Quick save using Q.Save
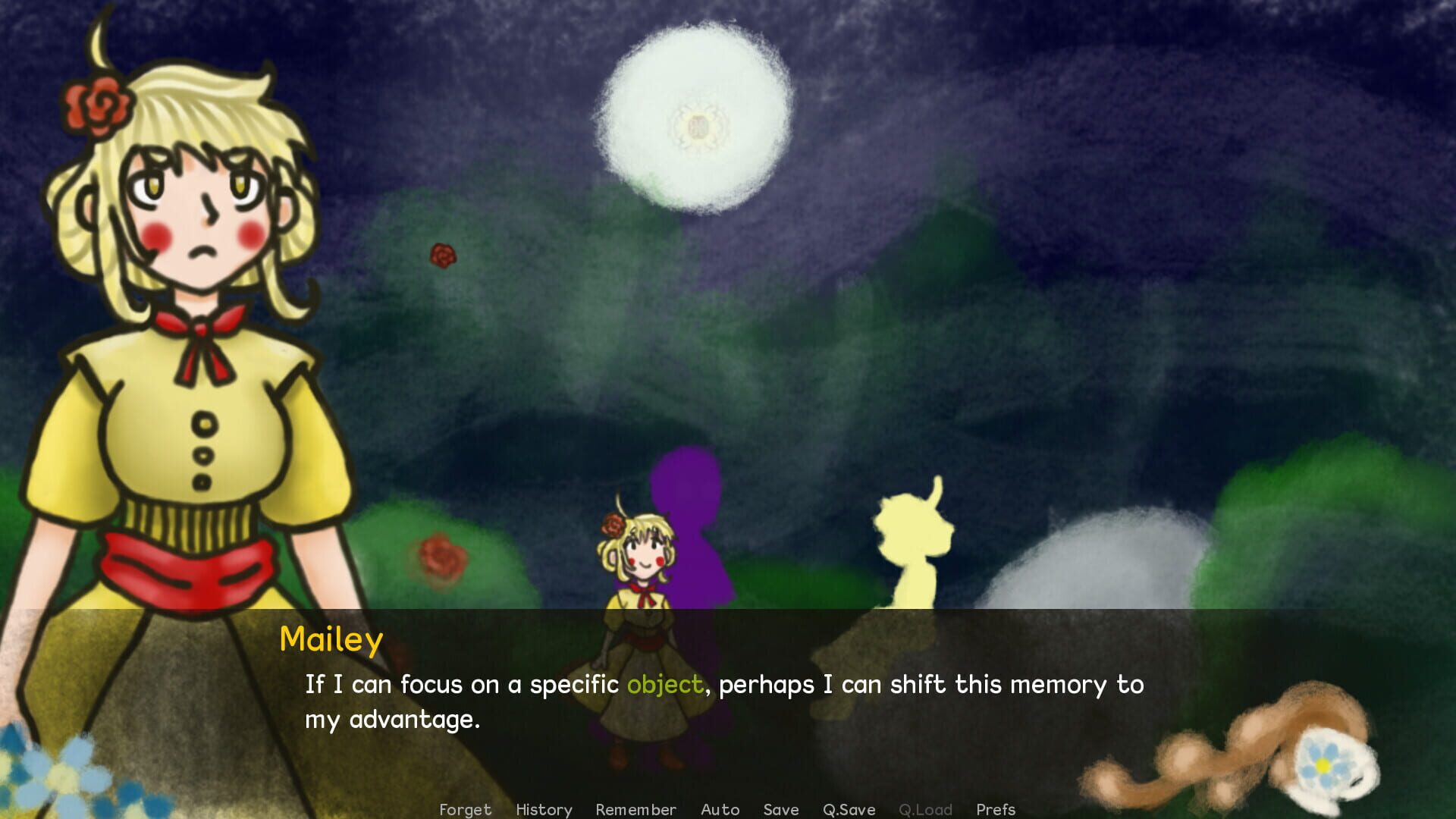The image size is (1456, 819). [849, 809]
